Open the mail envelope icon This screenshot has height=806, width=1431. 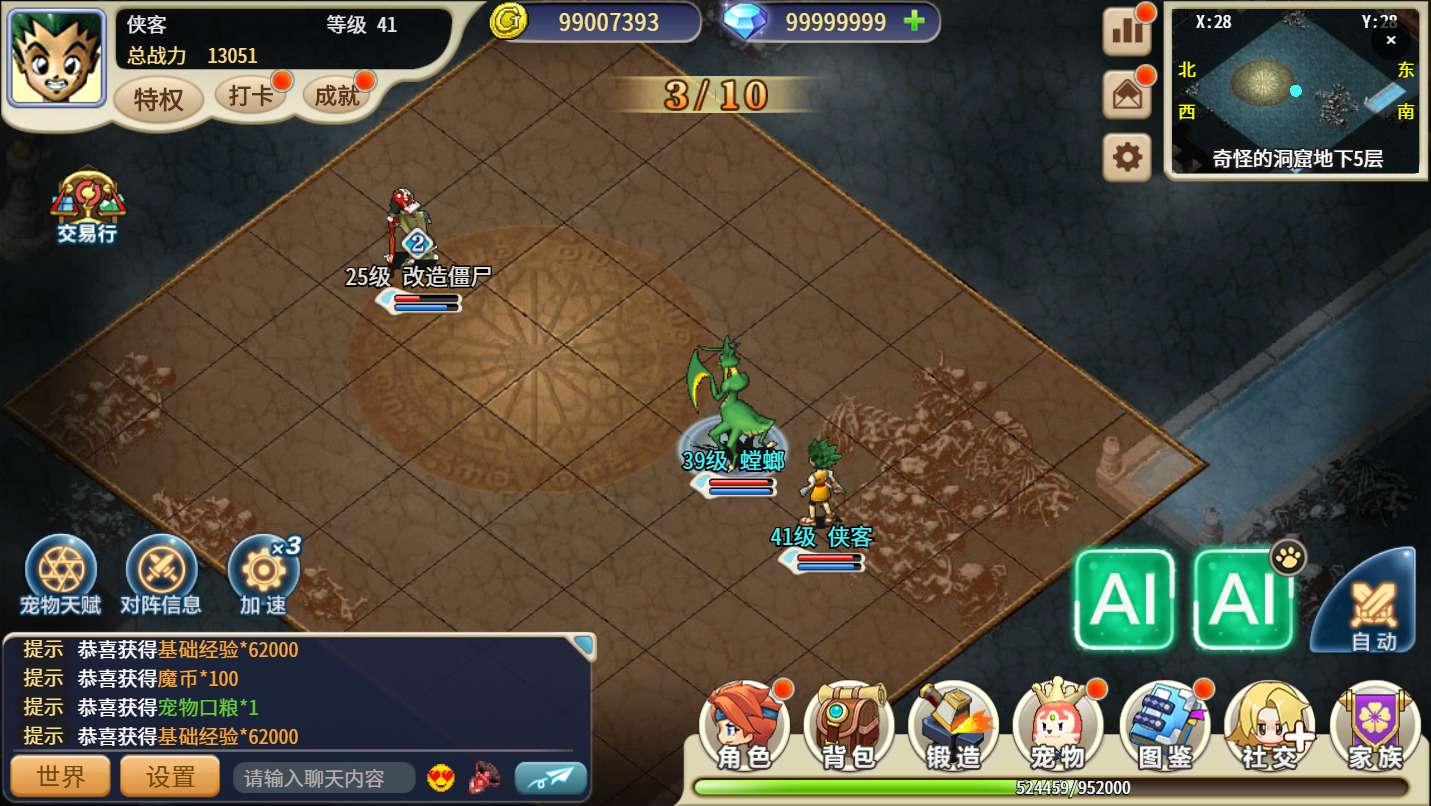coord(1127,95)
